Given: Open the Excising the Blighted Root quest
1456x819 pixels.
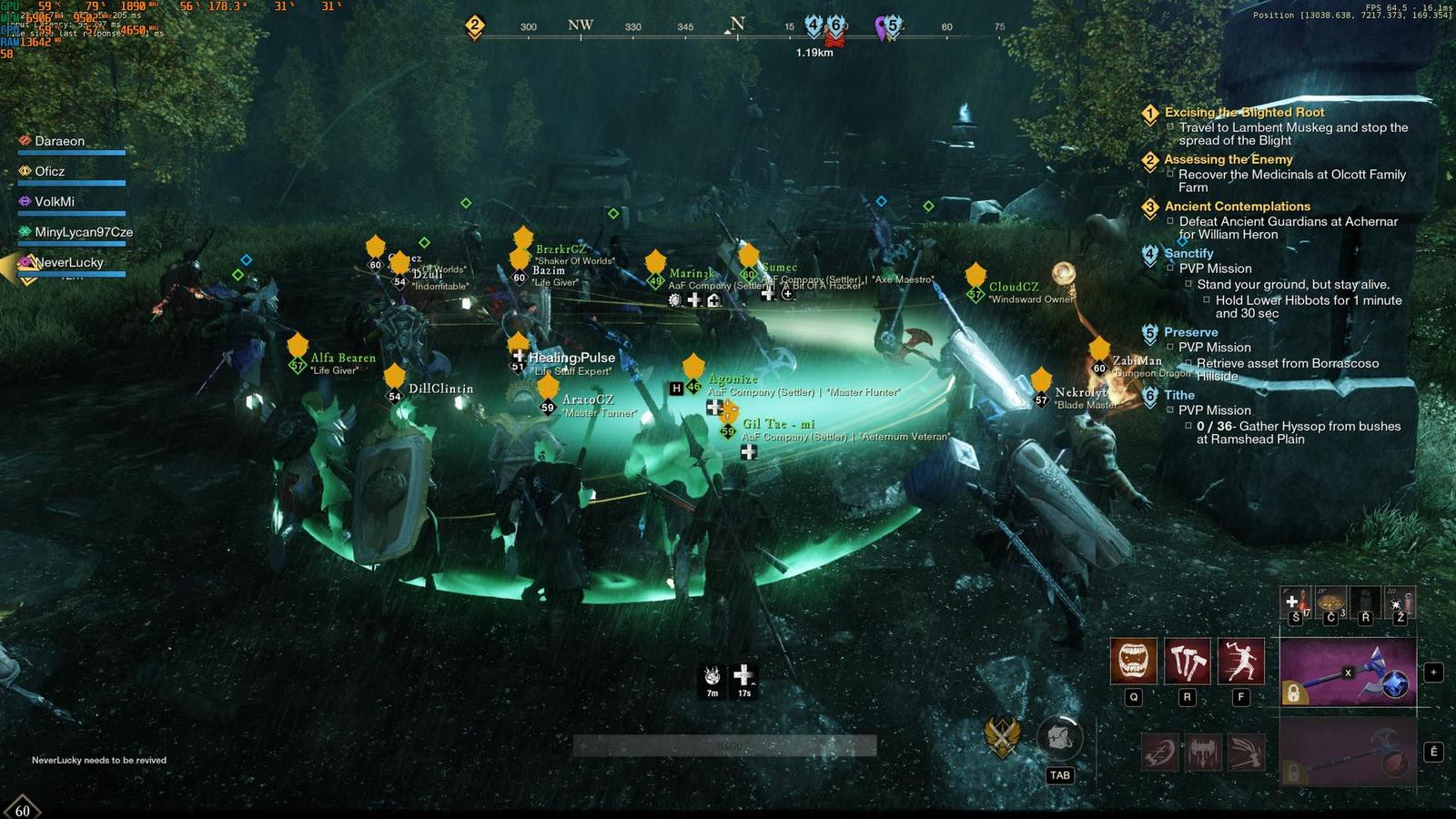Looking at the screenshot, I should pyautogui.click(x=1244, y=112).
